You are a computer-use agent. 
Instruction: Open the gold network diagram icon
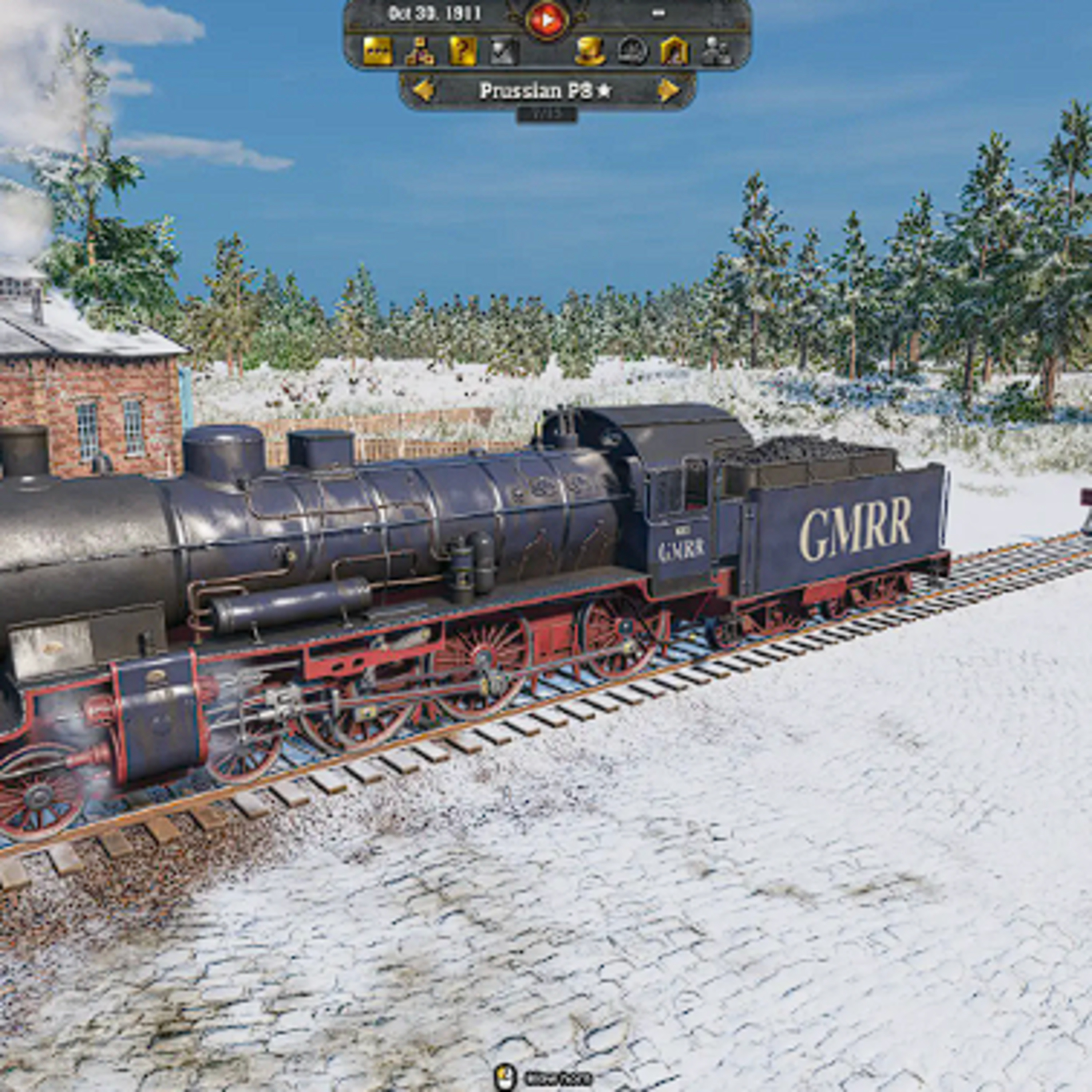pos(419,51)
